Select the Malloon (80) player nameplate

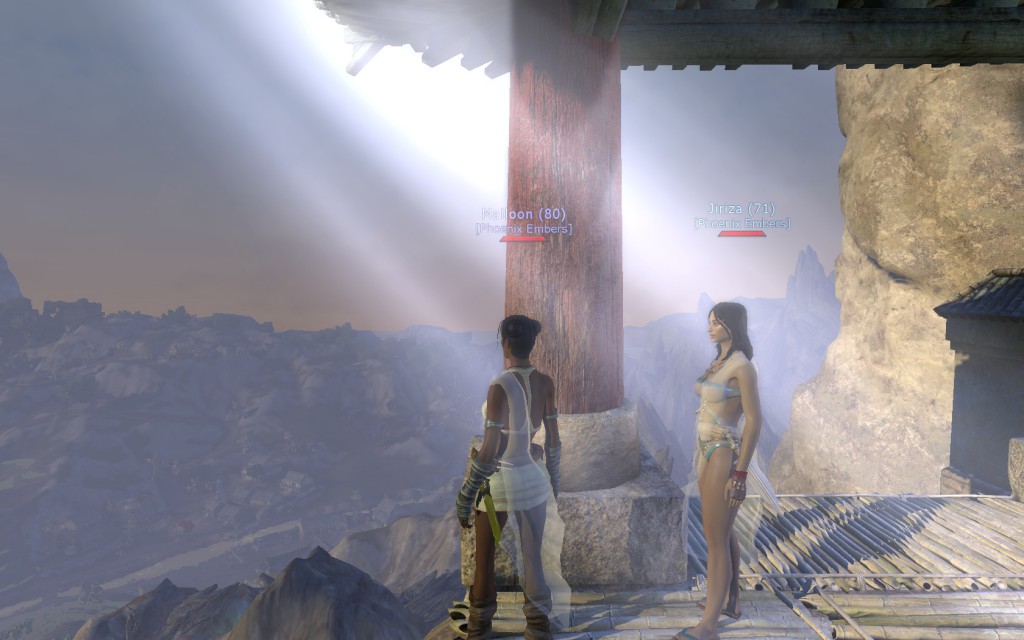523,214
